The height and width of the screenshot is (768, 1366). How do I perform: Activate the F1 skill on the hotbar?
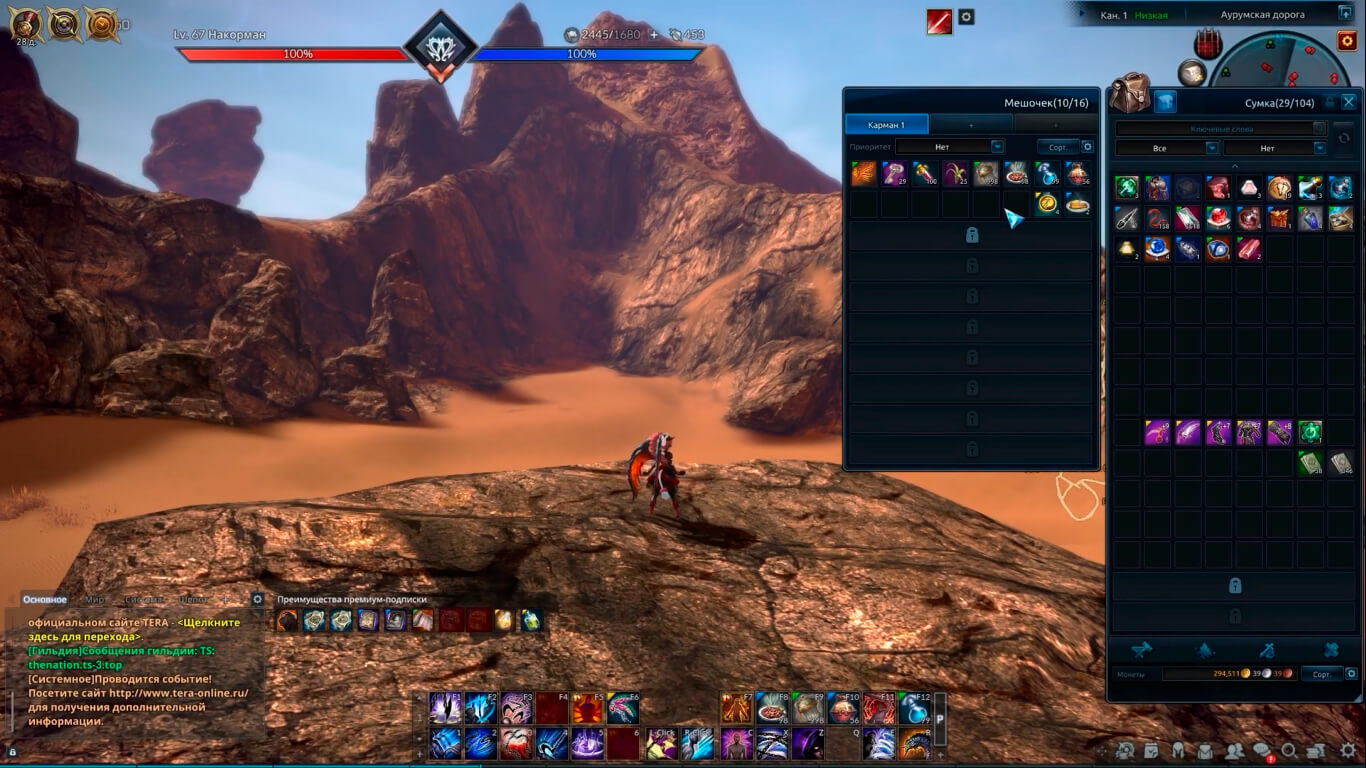(x=445, y=708)
